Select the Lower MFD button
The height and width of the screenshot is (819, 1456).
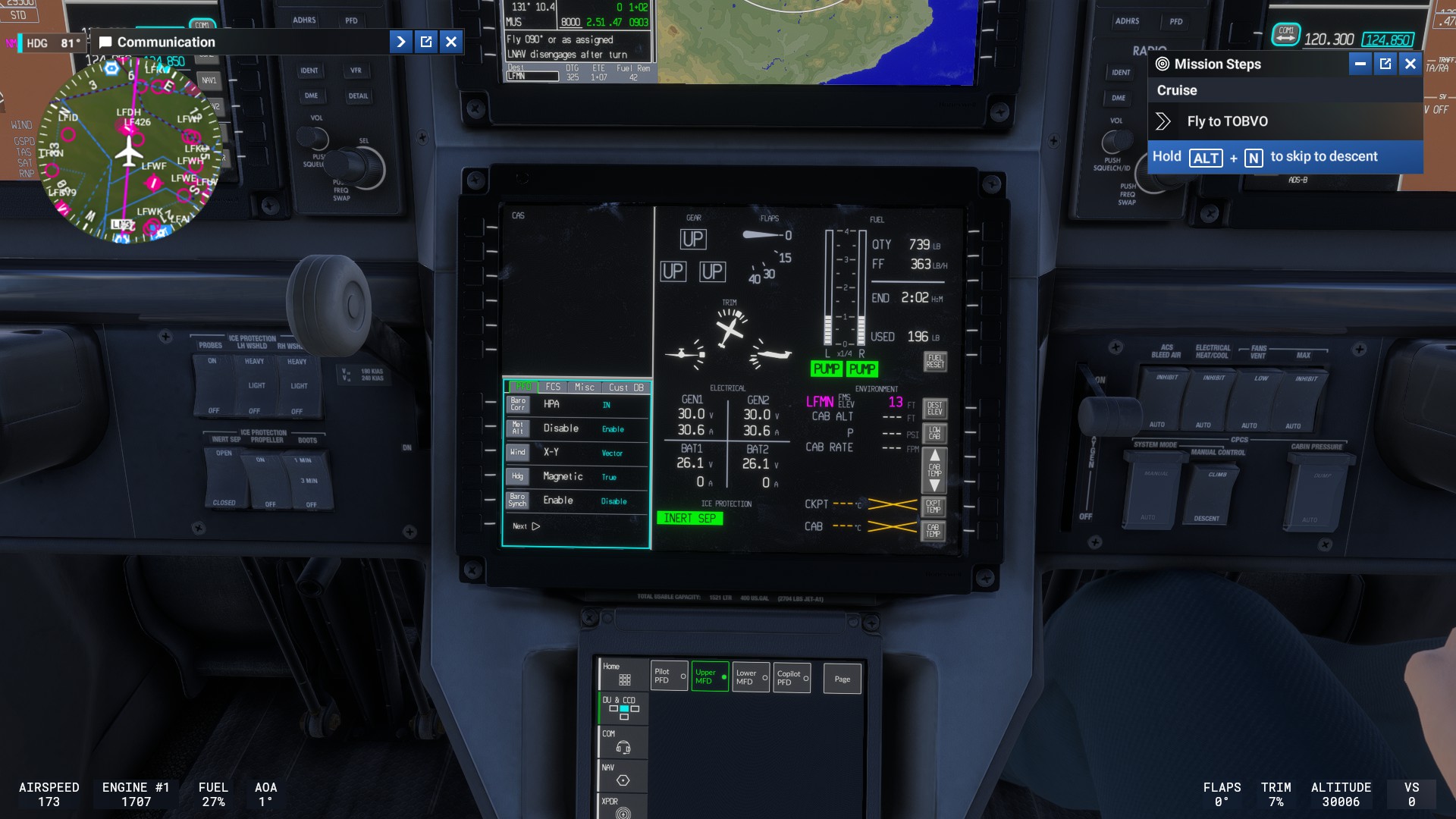tap(749, 677)
